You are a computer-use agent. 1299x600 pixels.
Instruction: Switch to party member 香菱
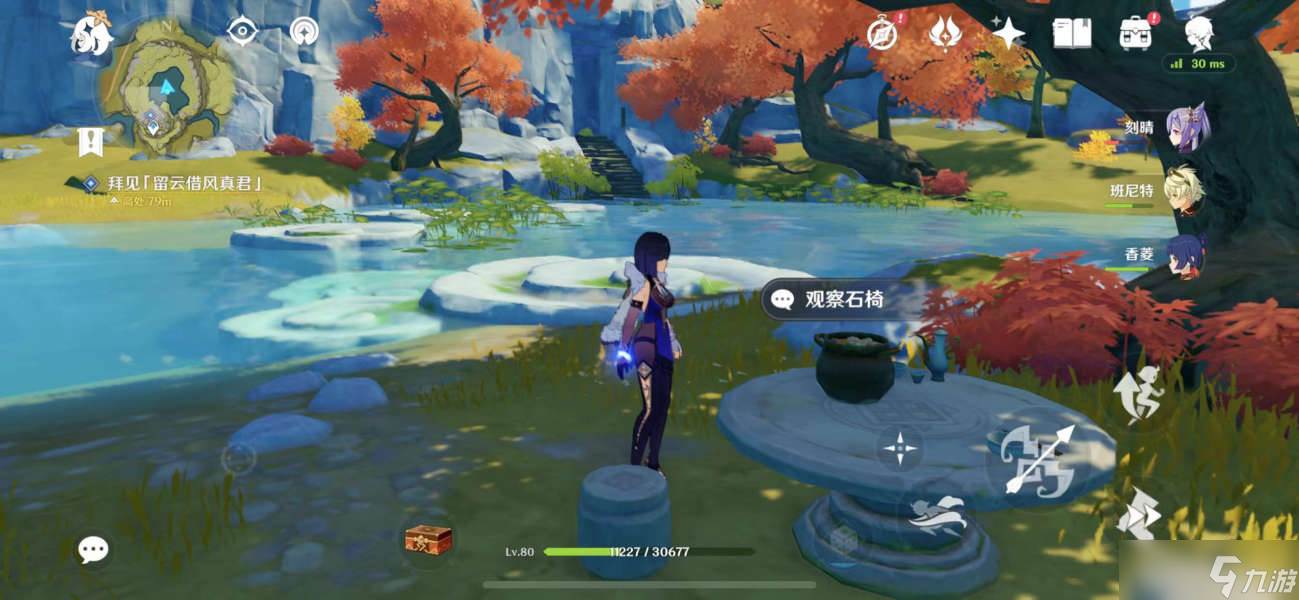pyautogui.click(x=1185, y=254)
